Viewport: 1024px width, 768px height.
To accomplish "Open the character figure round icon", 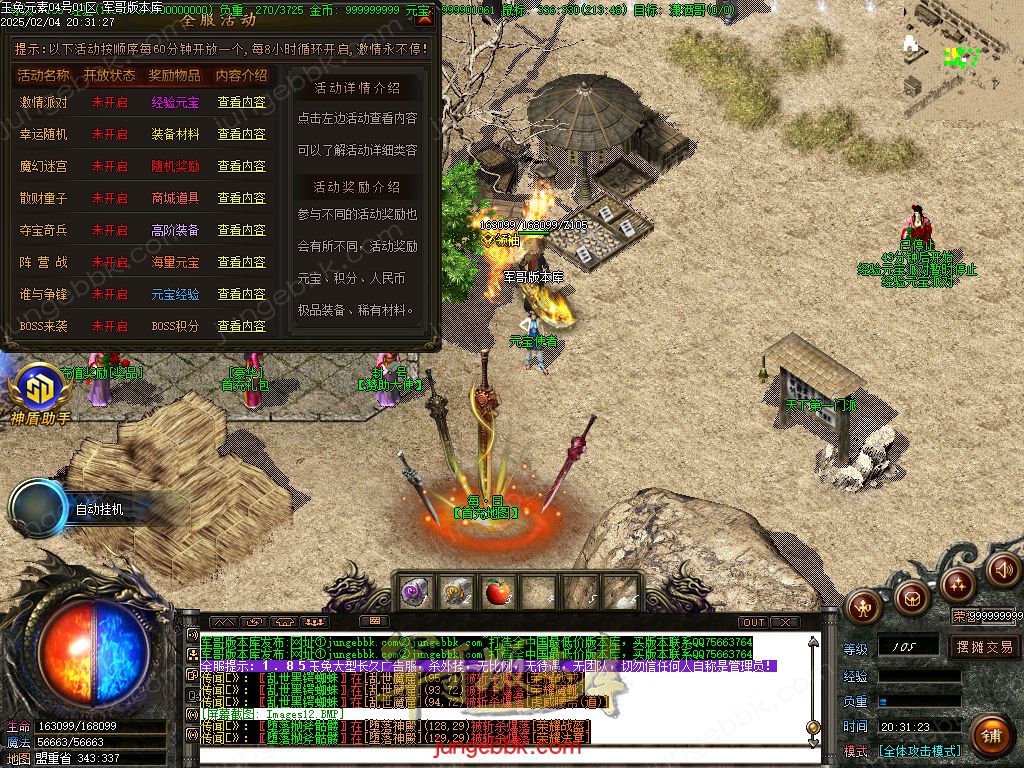I will (863, 605).
